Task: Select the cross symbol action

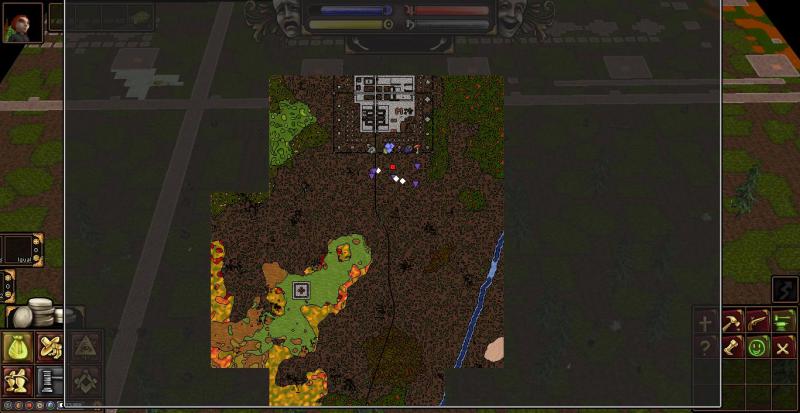Action: click(706, 322)
